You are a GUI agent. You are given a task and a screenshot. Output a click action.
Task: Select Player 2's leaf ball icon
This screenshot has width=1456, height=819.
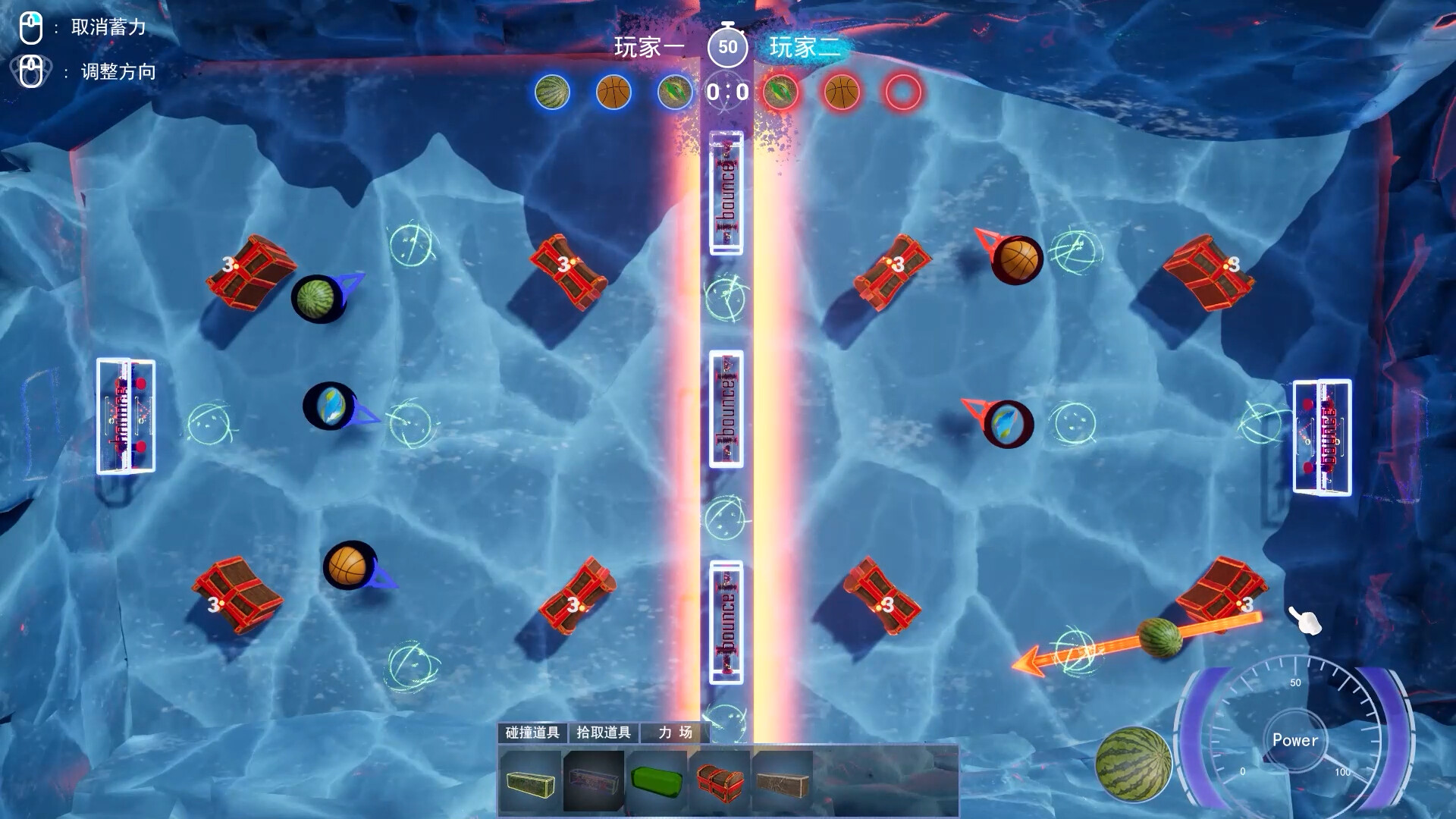point(783,93)
